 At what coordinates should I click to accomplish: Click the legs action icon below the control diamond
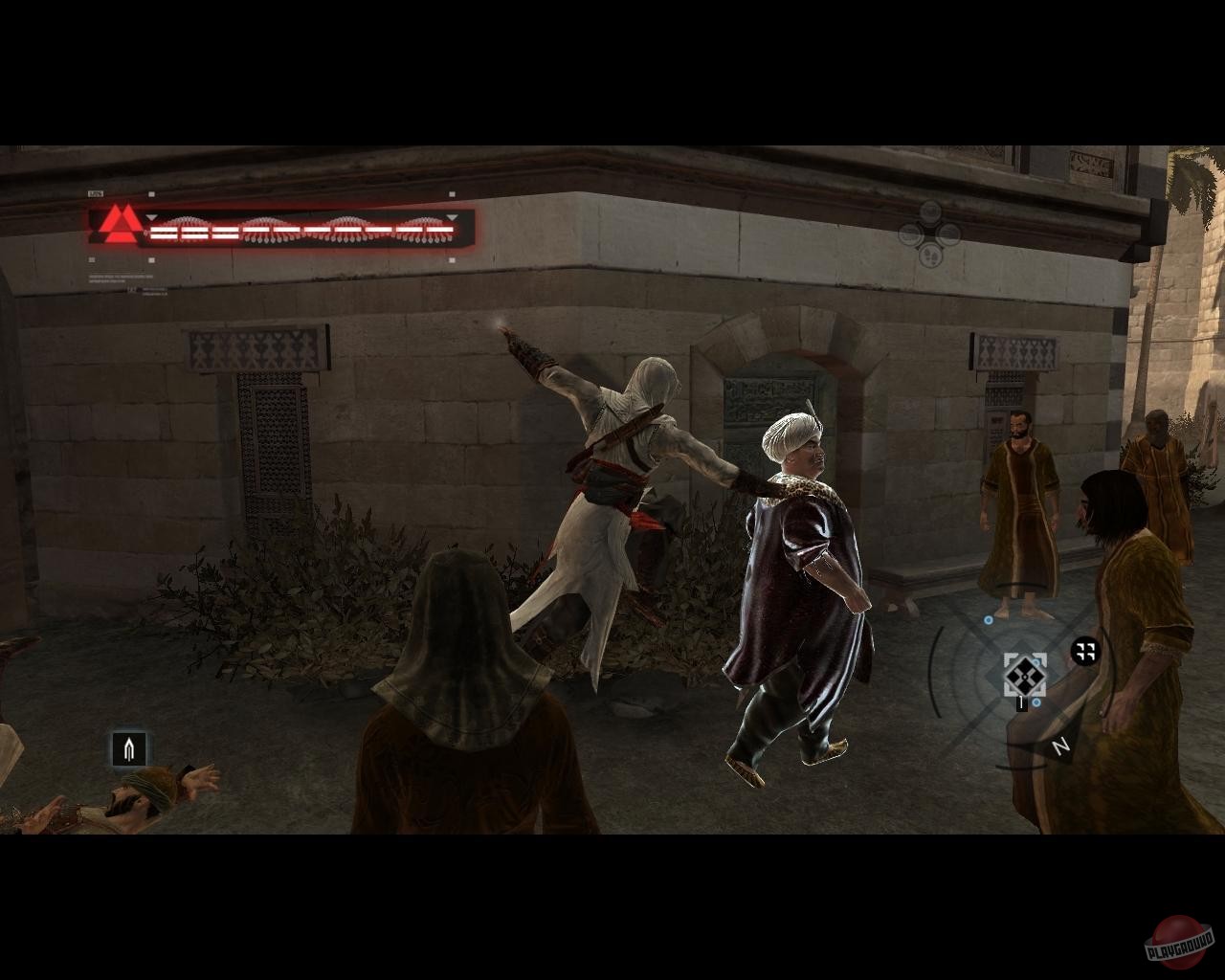[x=930, y=256]
